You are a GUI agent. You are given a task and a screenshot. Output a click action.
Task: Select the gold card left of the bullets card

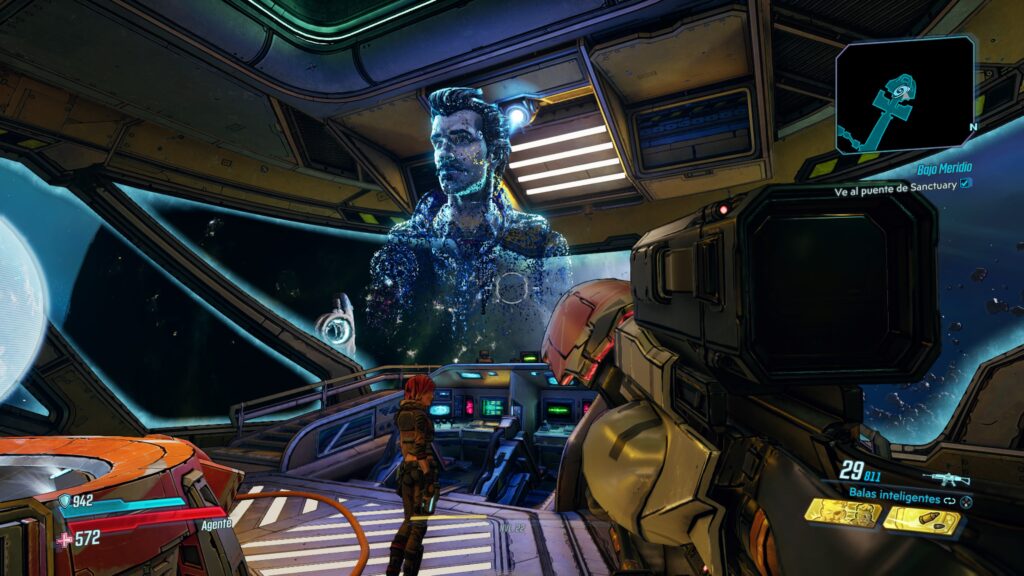click(844, 514)
